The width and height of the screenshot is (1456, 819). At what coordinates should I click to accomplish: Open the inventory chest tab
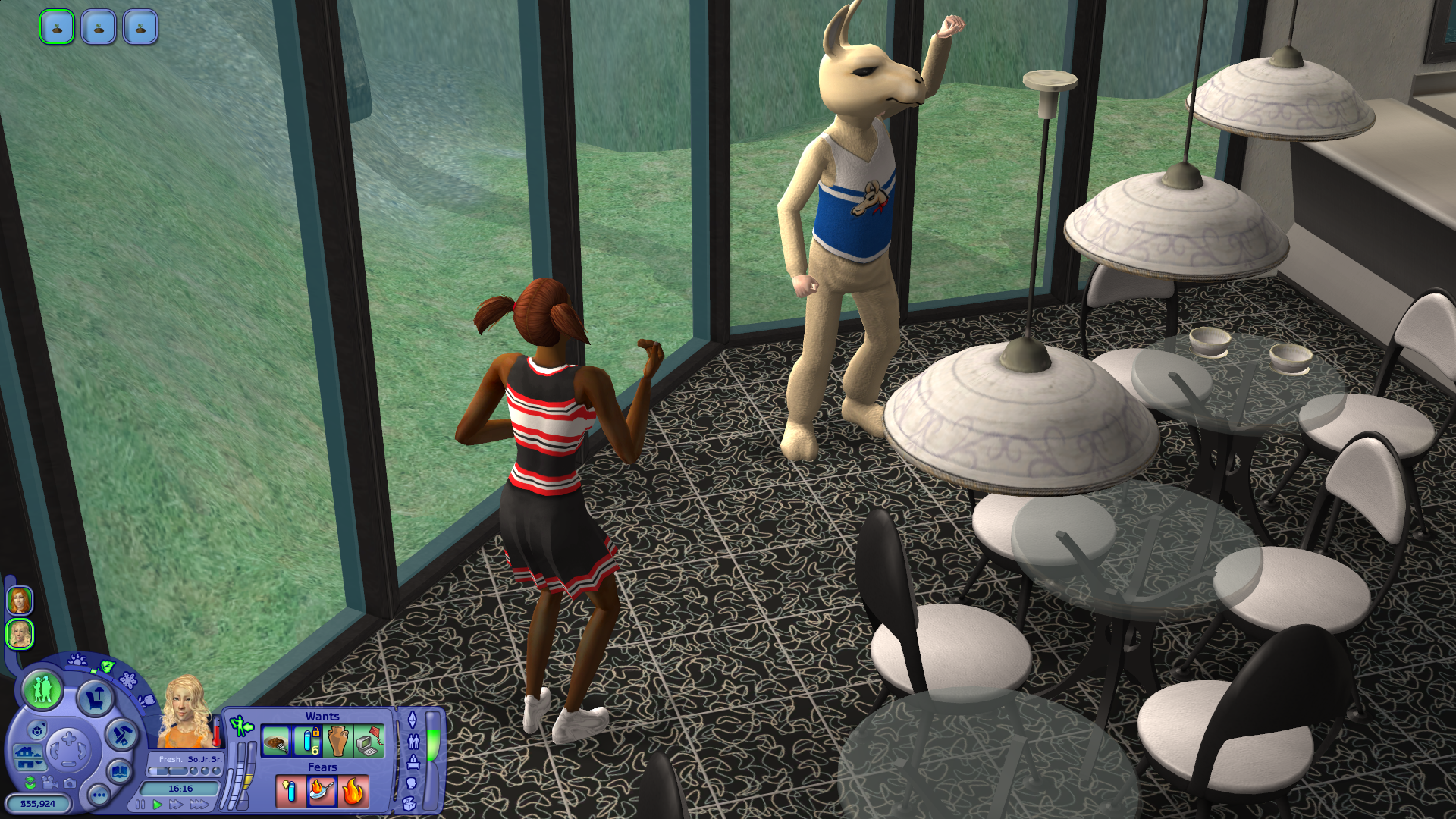tap(410, 803)
